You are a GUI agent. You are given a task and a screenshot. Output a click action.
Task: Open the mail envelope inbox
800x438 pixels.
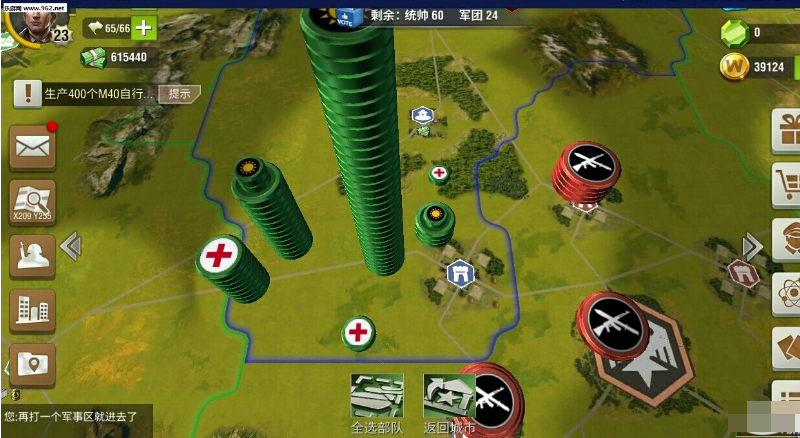(x=32, y=147)
